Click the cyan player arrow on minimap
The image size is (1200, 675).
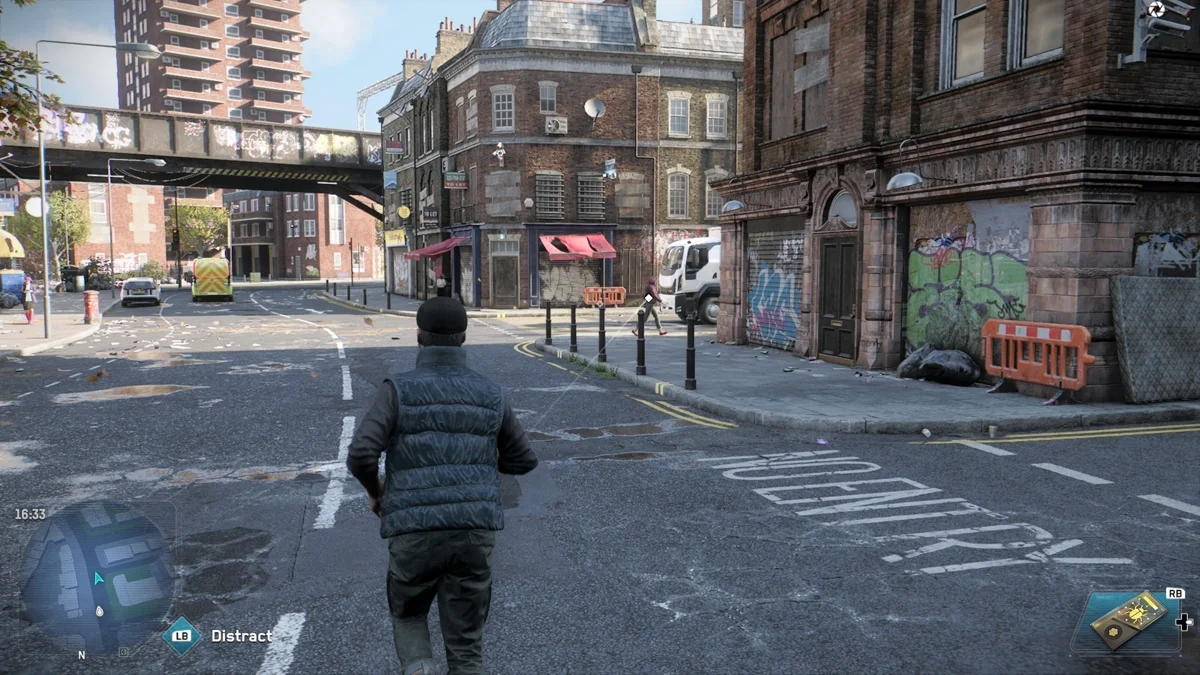click(x=98, y=578)
